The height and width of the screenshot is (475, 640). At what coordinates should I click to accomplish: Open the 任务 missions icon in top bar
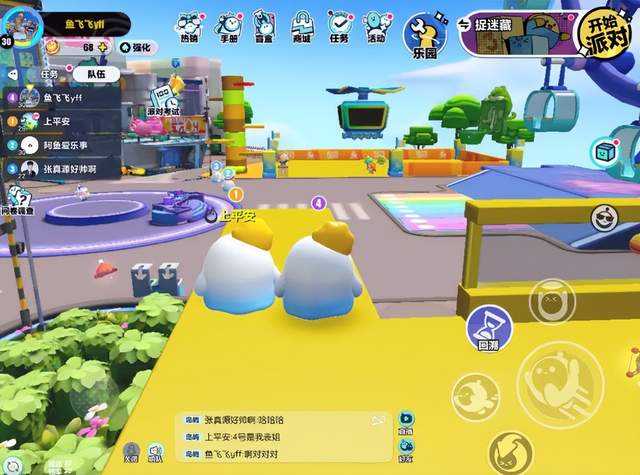pyautogui.click(x=338, y=27)
